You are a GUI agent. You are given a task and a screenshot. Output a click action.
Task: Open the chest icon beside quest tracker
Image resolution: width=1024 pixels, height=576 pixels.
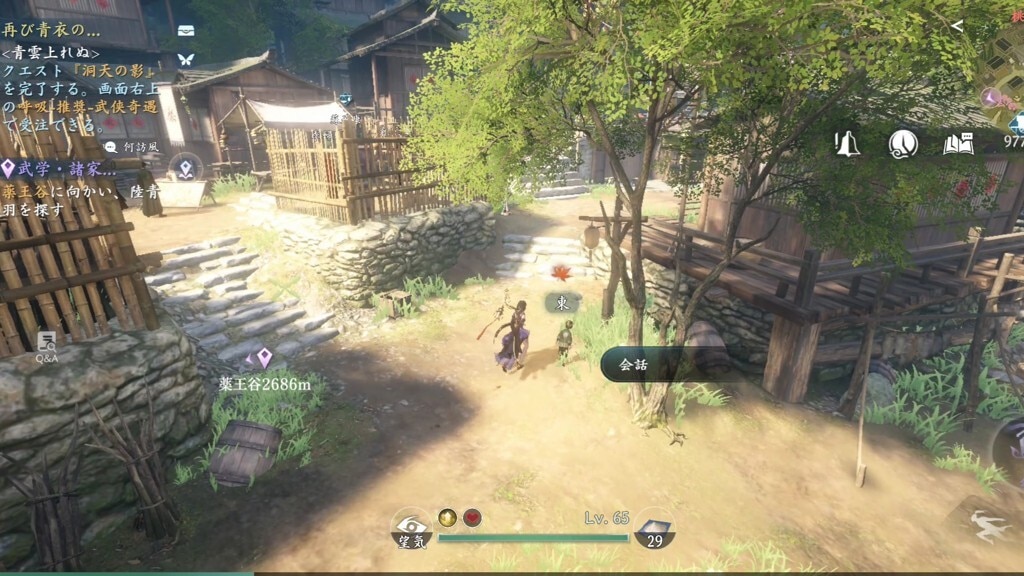(x=186, y=30)
